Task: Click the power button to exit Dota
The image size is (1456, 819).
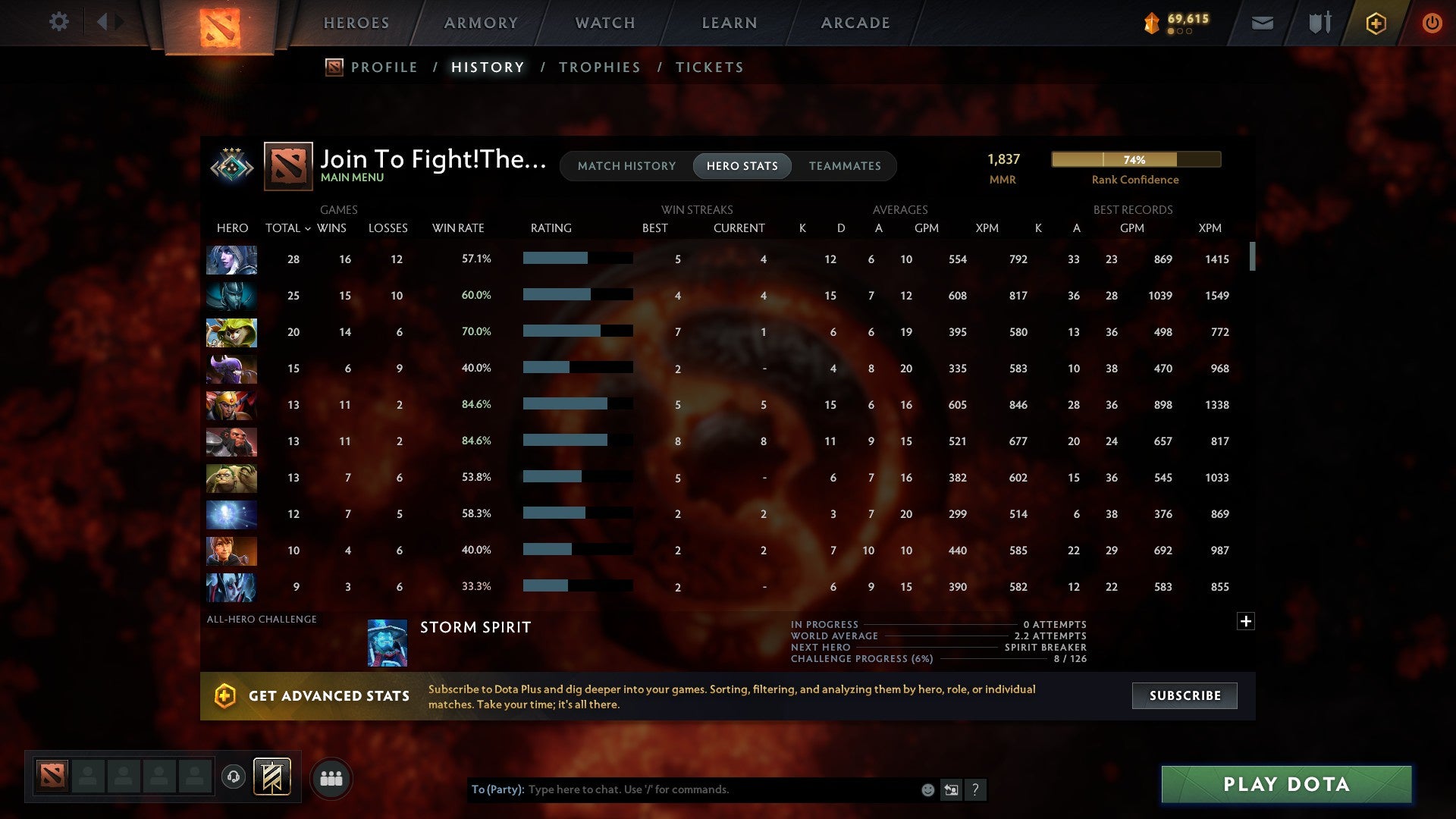Action: click(x=1432, y=23)
